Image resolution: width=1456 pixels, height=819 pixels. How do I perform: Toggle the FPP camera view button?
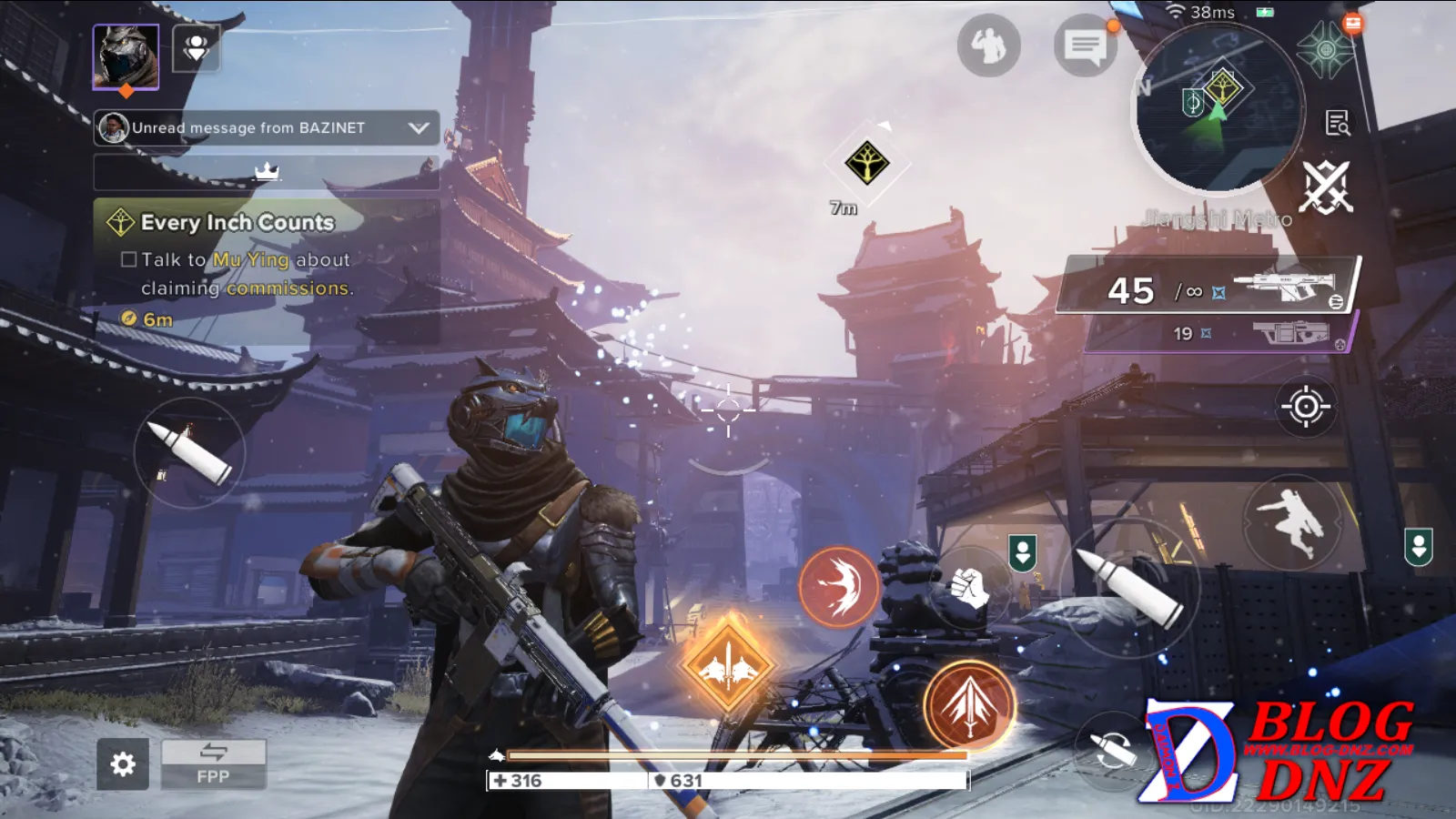[x=214, y=763]
